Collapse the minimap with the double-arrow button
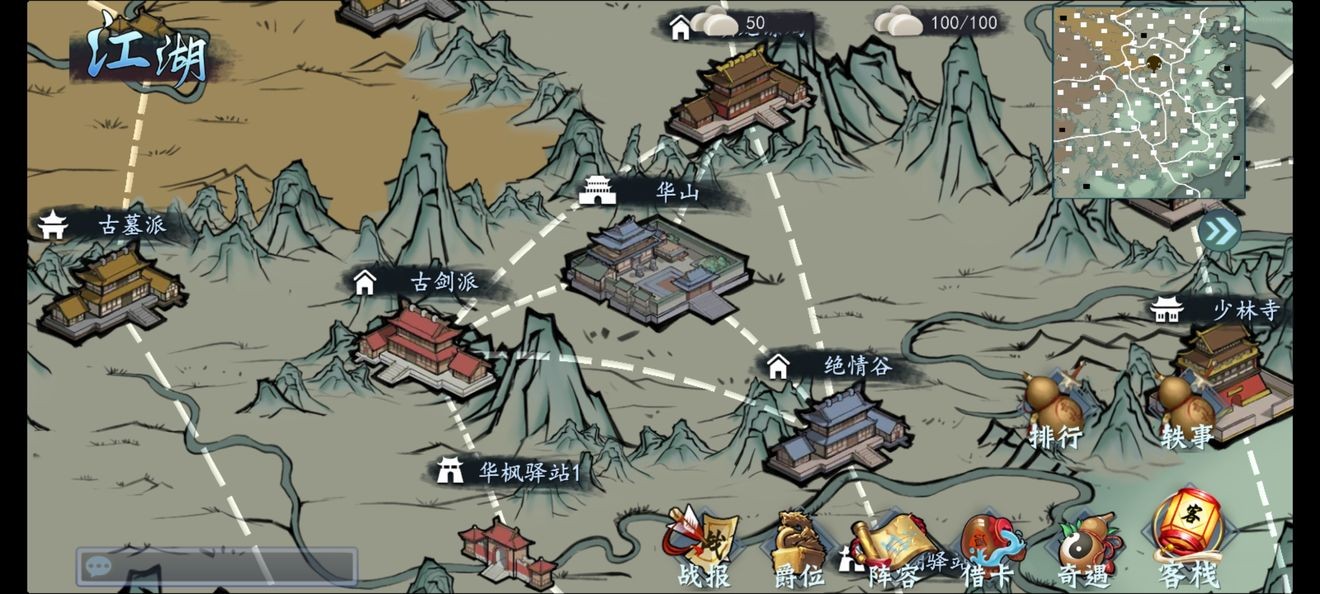This screenshot has width=1320, height=594. tap(1219, 232)
